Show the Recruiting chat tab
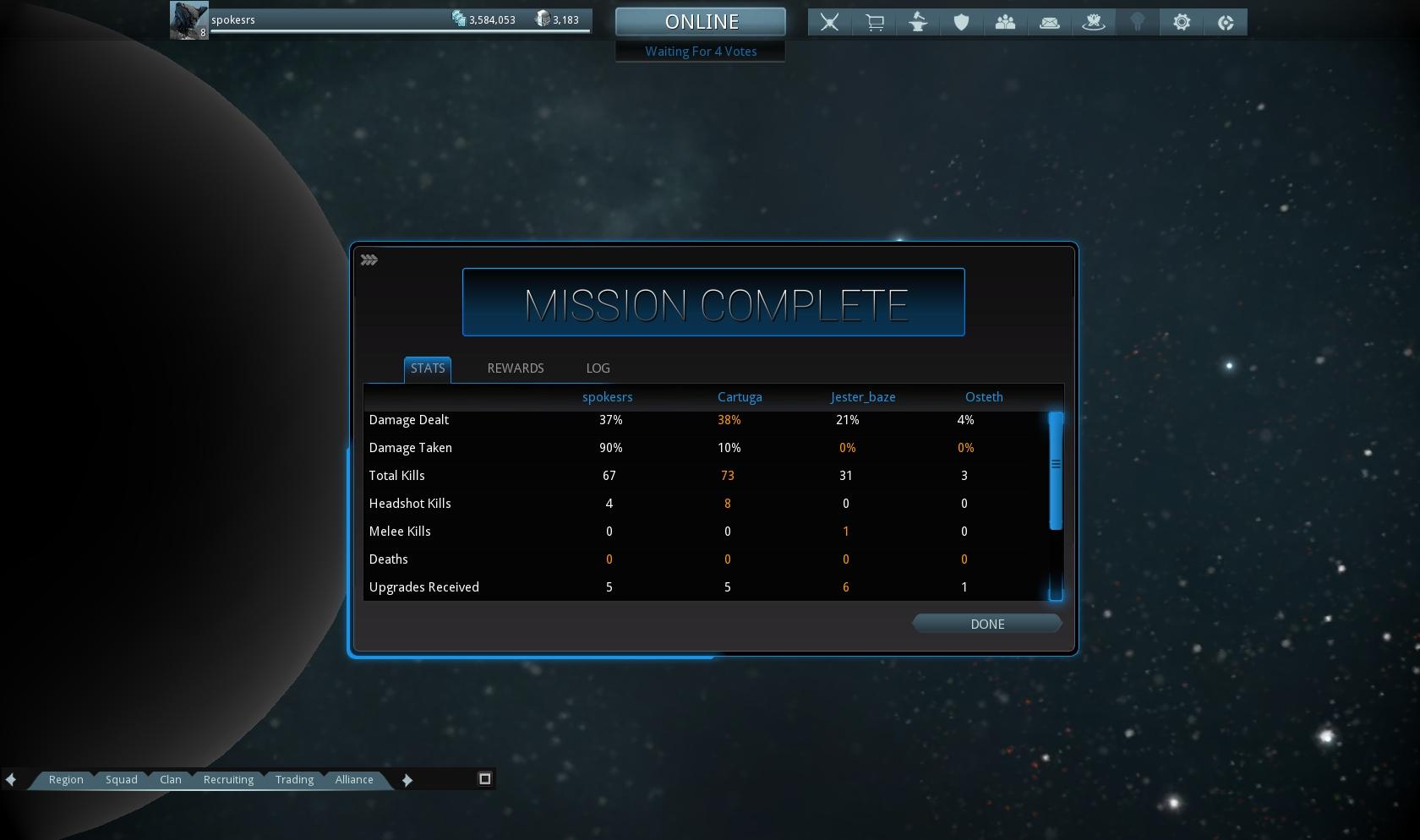Viewport: 1420px width, 840px height. pos(228,779)
